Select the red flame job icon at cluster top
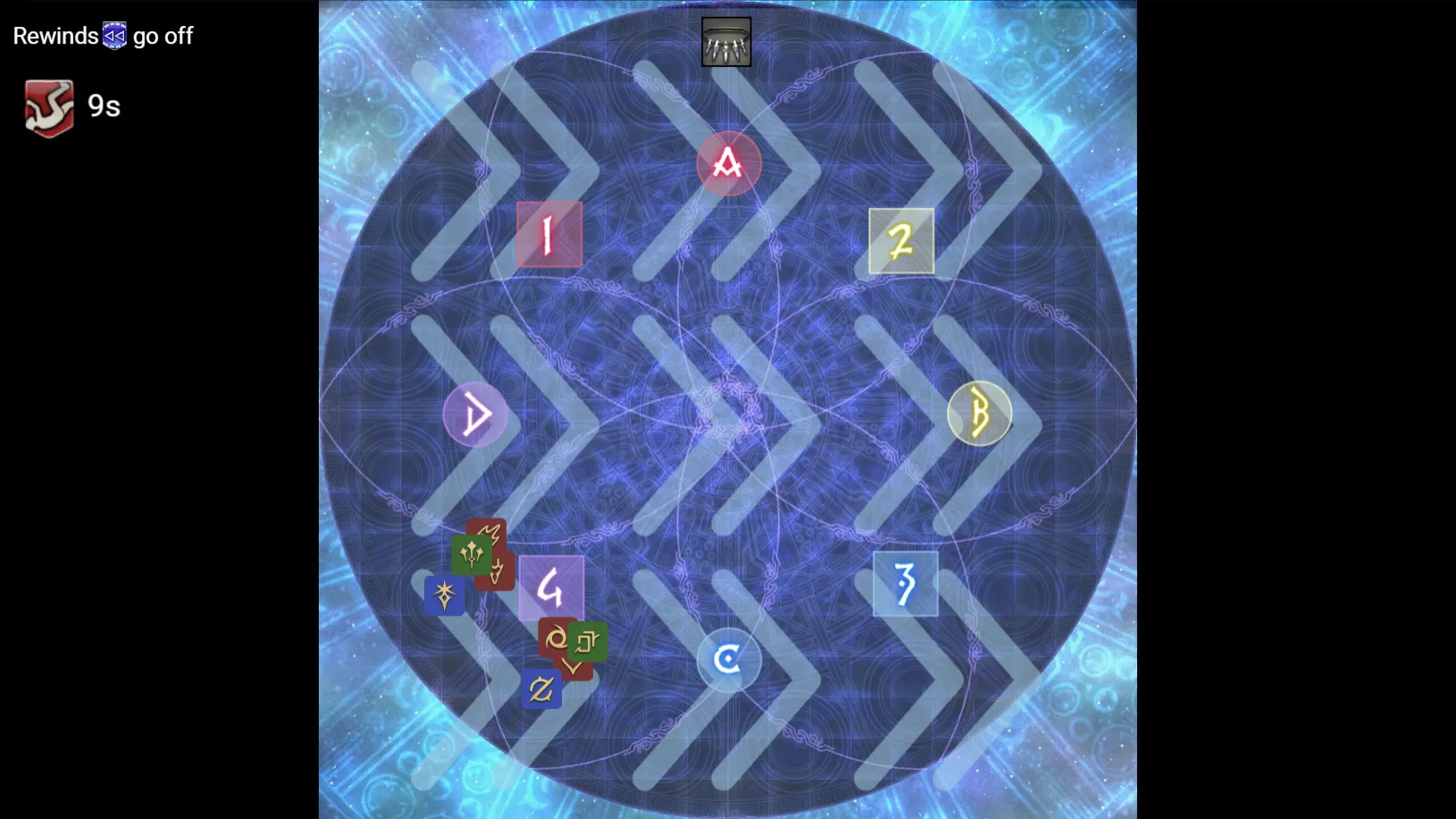1456x819 pixels. [x=491, y=531]
